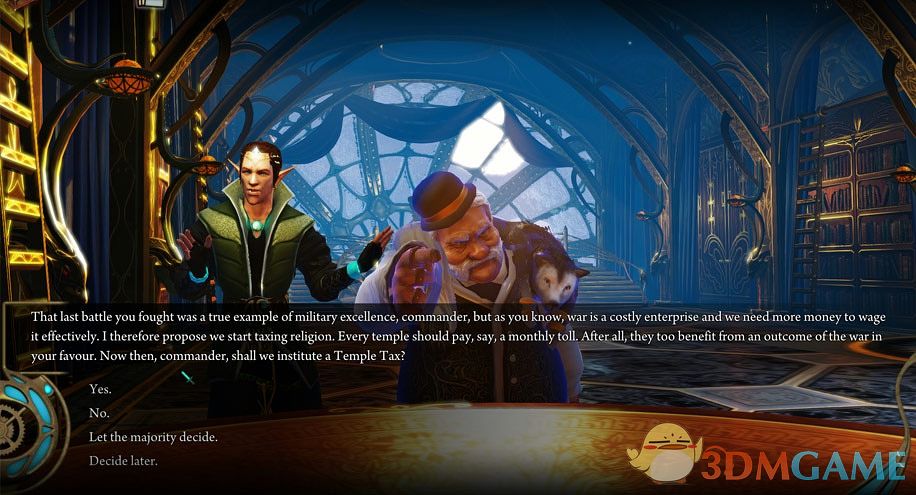Pick the "Decide later." response

(123, 461)
